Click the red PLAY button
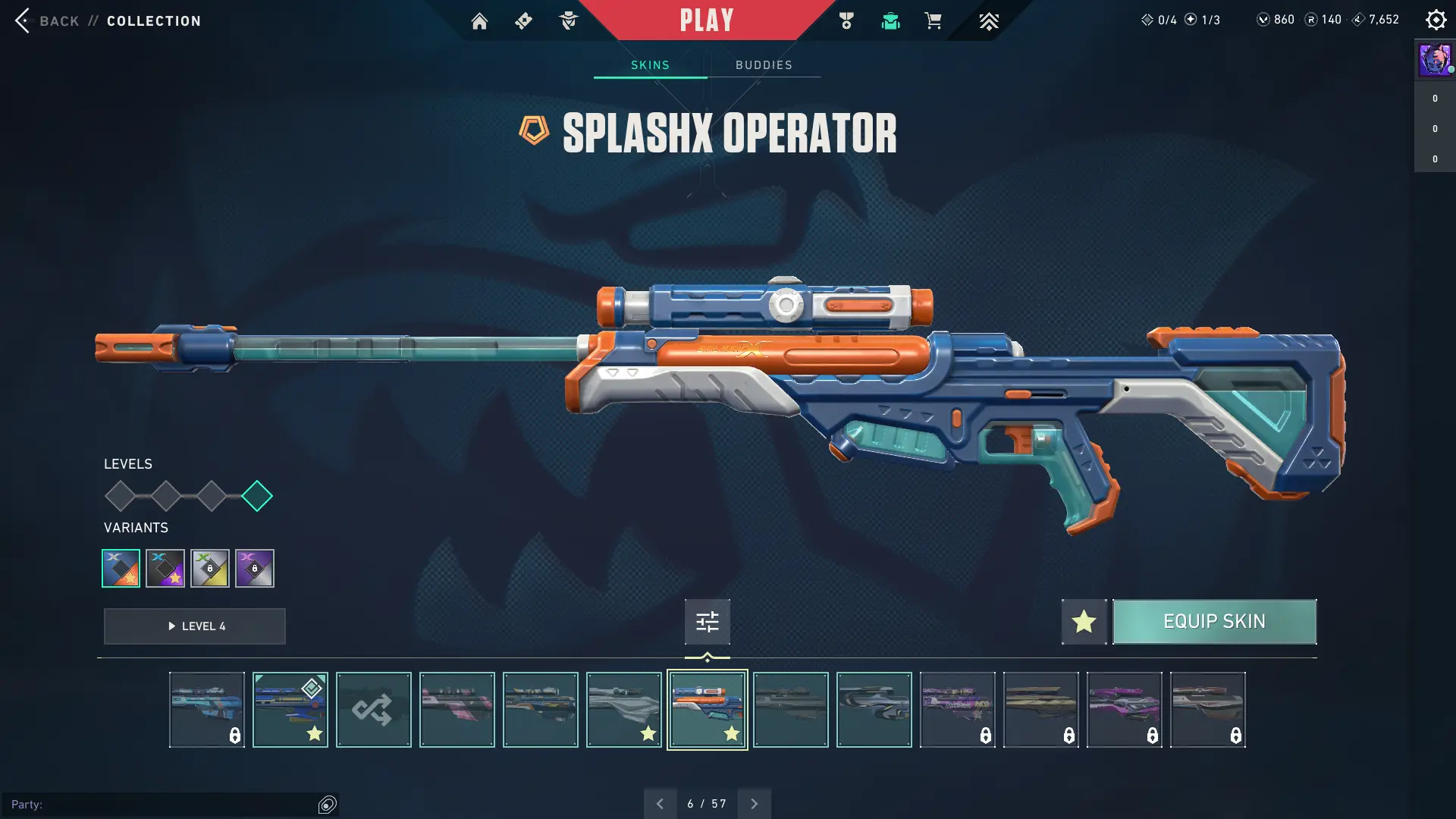The height and width of the screenshot is (819, 1456). point(706,20)
